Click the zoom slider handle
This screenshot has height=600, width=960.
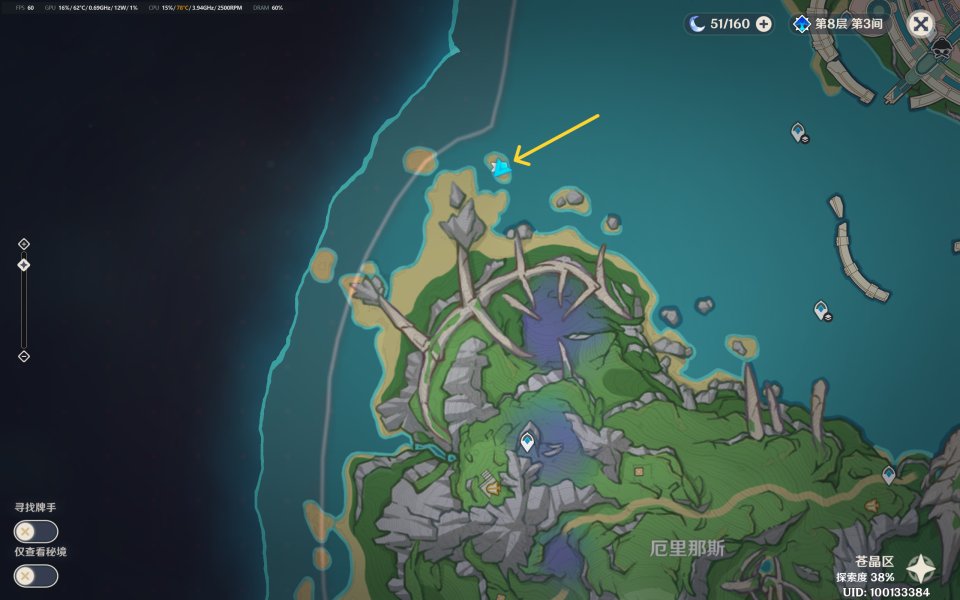[24, 265]
